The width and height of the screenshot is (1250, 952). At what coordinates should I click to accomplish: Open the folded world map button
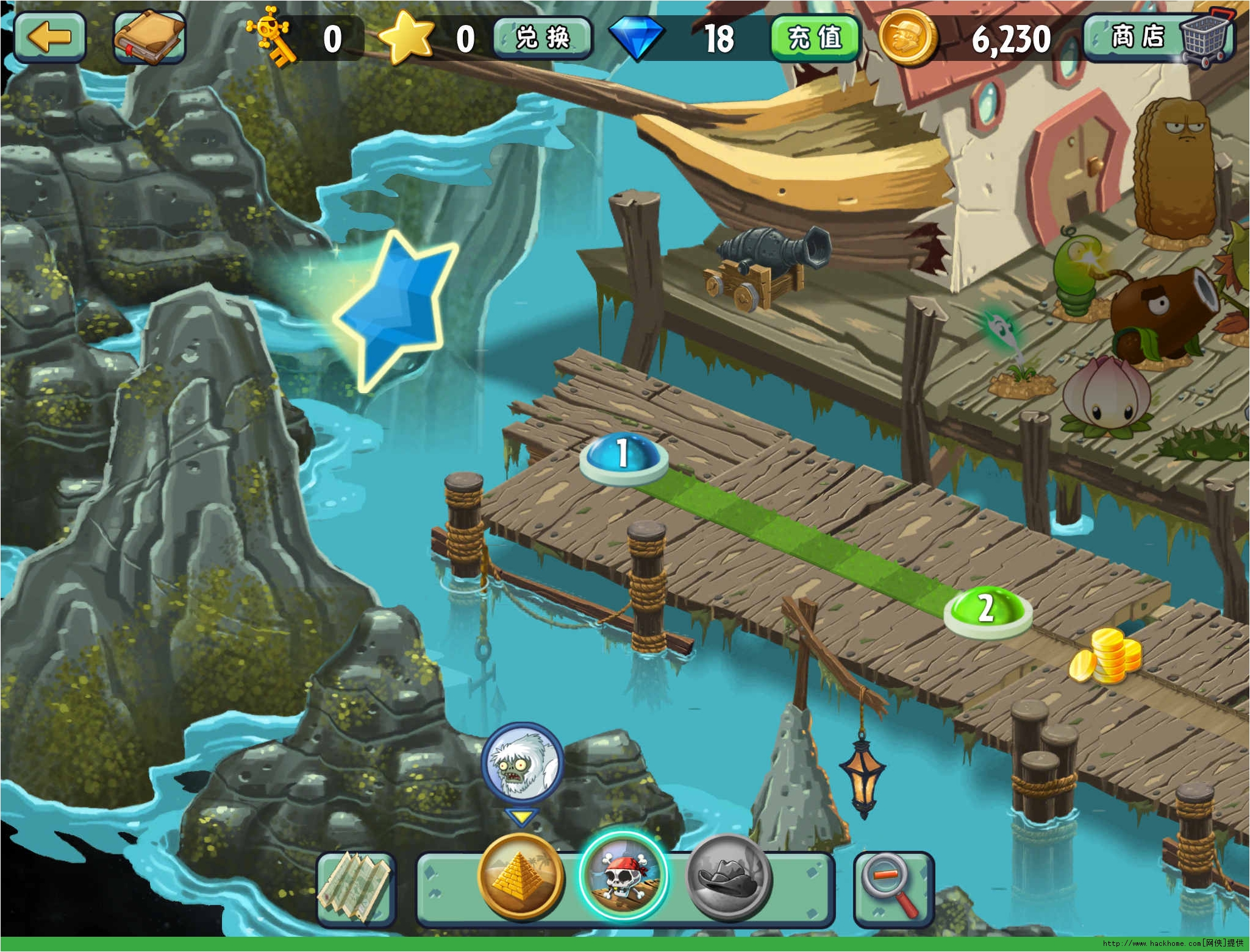click(356, 888)
